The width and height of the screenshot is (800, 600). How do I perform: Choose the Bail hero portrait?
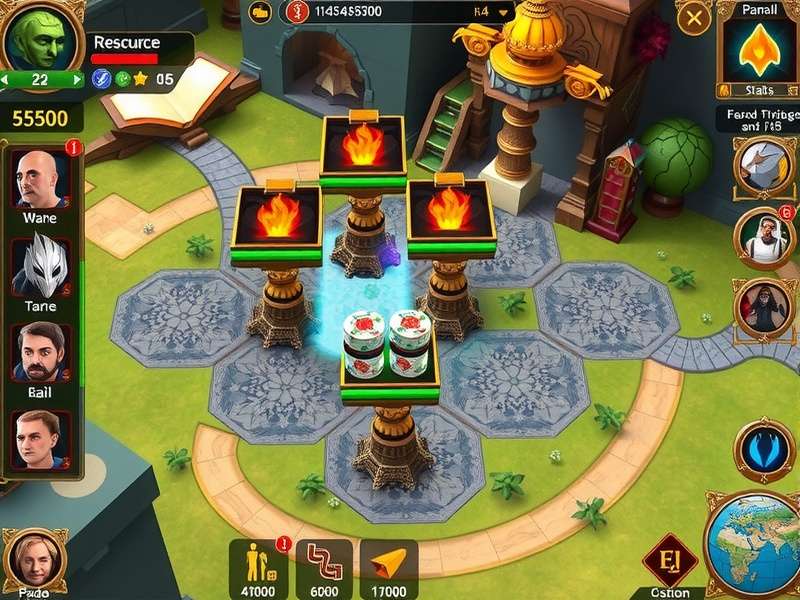(40, 352)
